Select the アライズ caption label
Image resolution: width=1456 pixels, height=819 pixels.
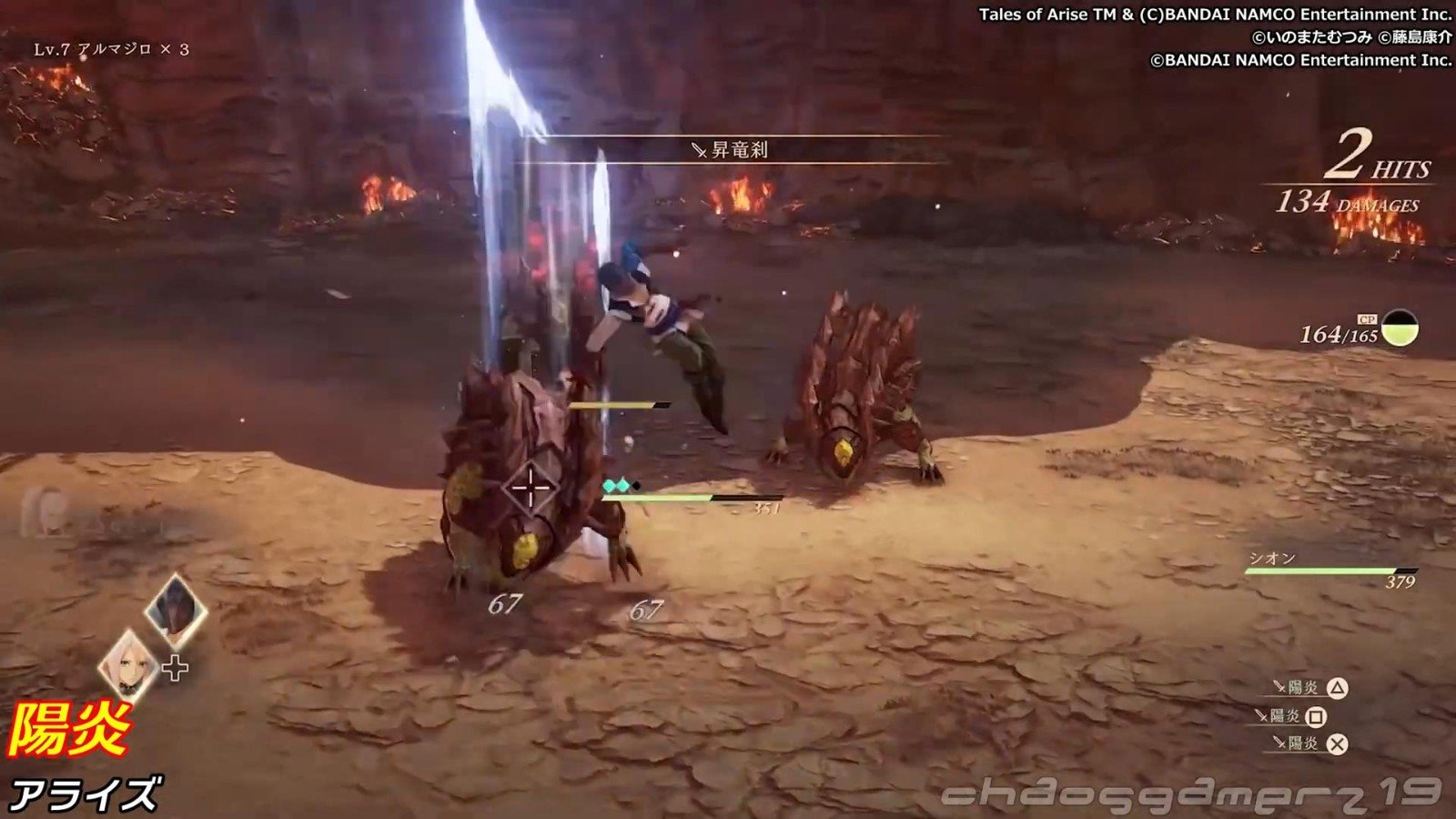pos(91,792)
